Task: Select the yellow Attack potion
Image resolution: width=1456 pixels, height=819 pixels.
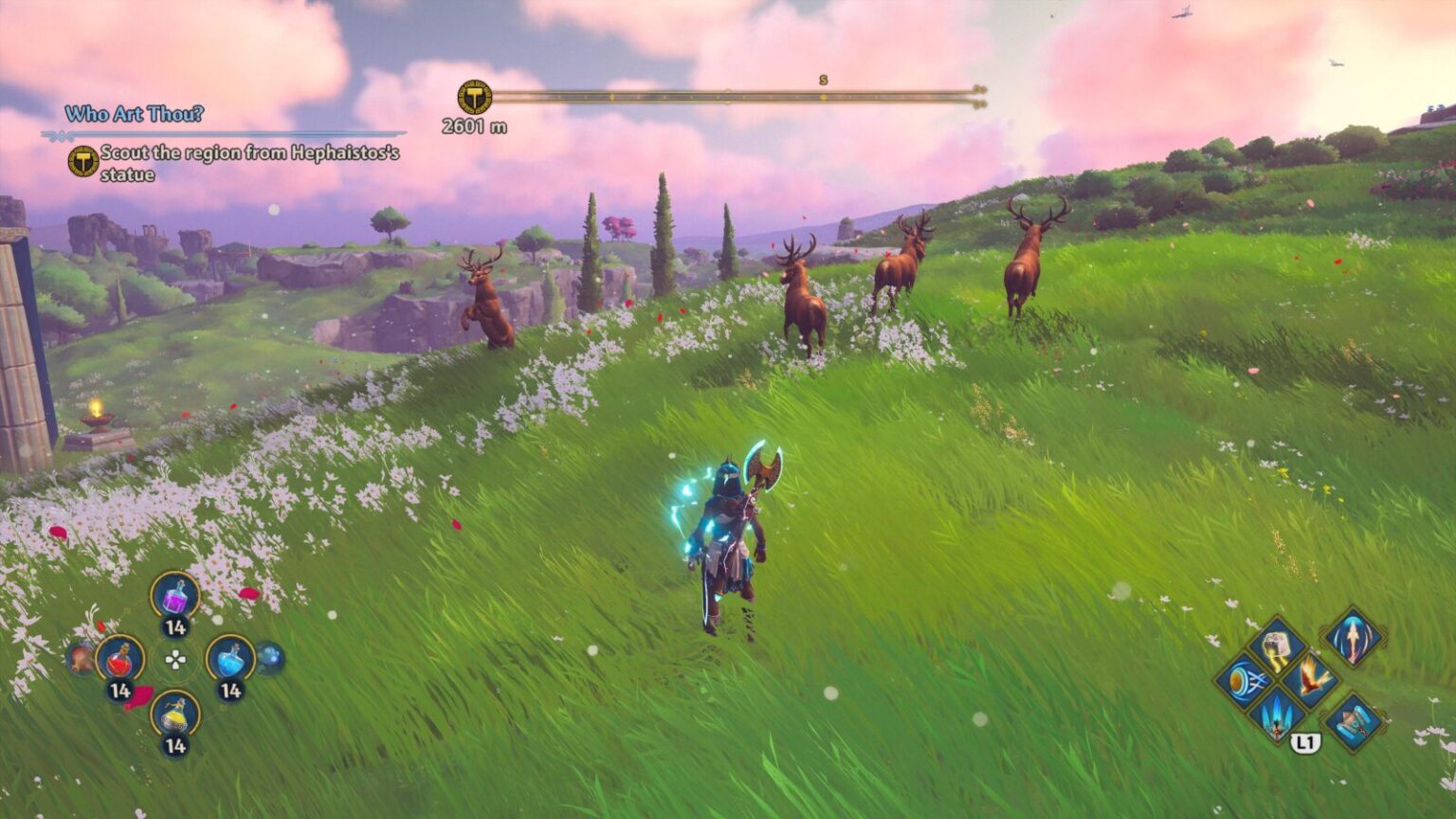Action: pos(175,714)
